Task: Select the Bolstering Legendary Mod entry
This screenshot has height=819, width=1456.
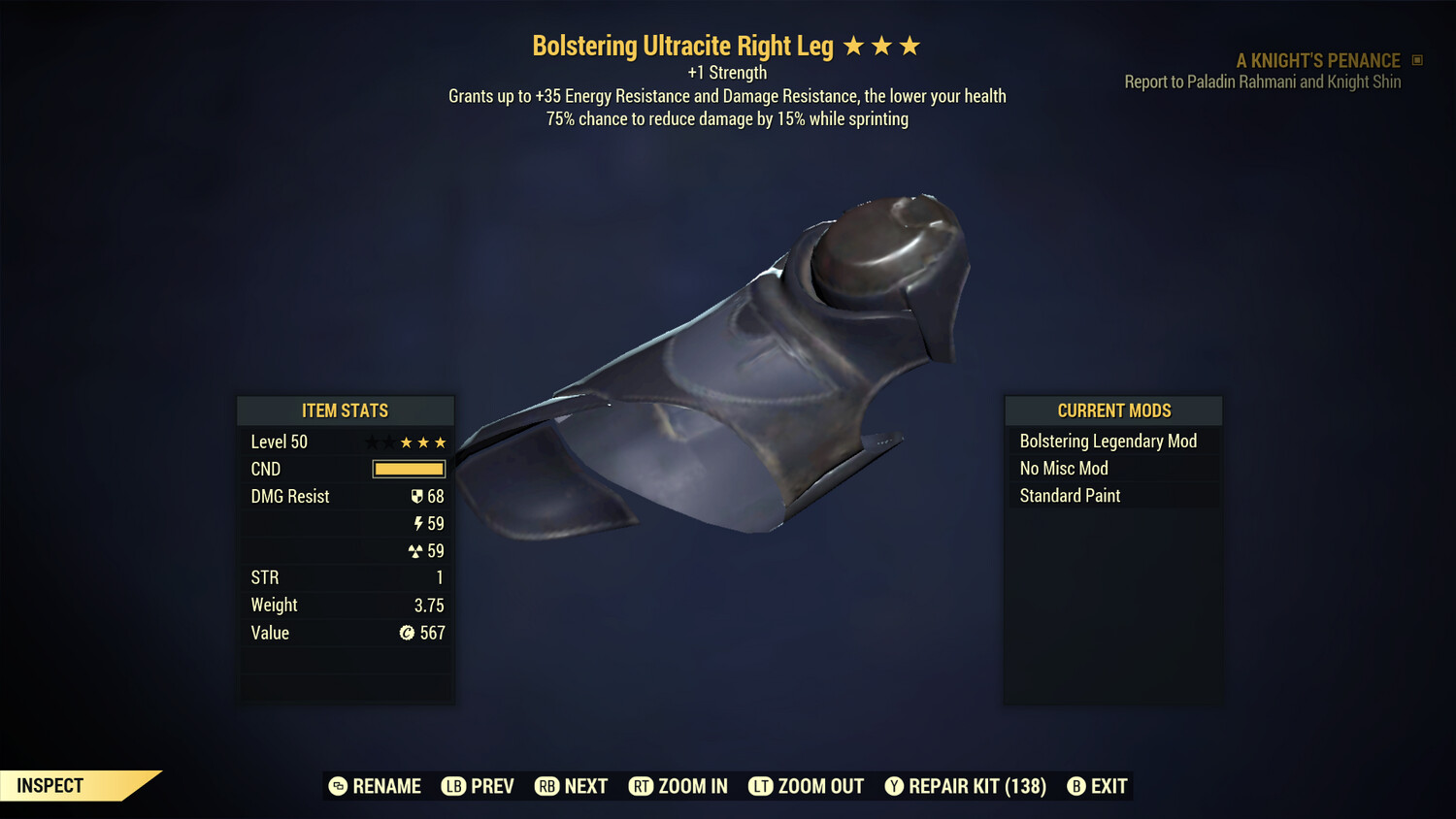Action: [1108, 441]
